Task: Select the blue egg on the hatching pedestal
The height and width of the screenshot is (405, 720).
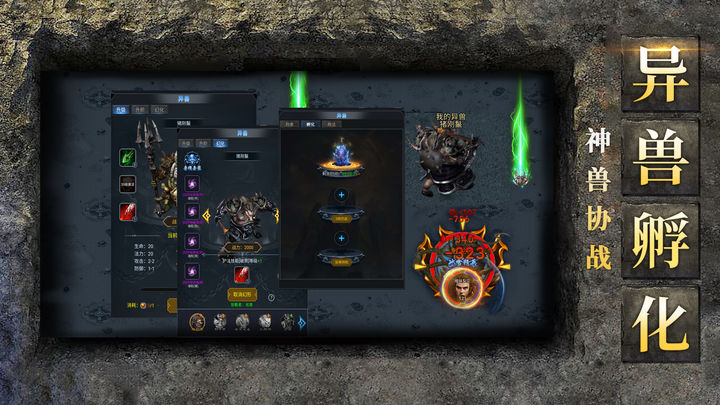Action: tap(340, 157)
